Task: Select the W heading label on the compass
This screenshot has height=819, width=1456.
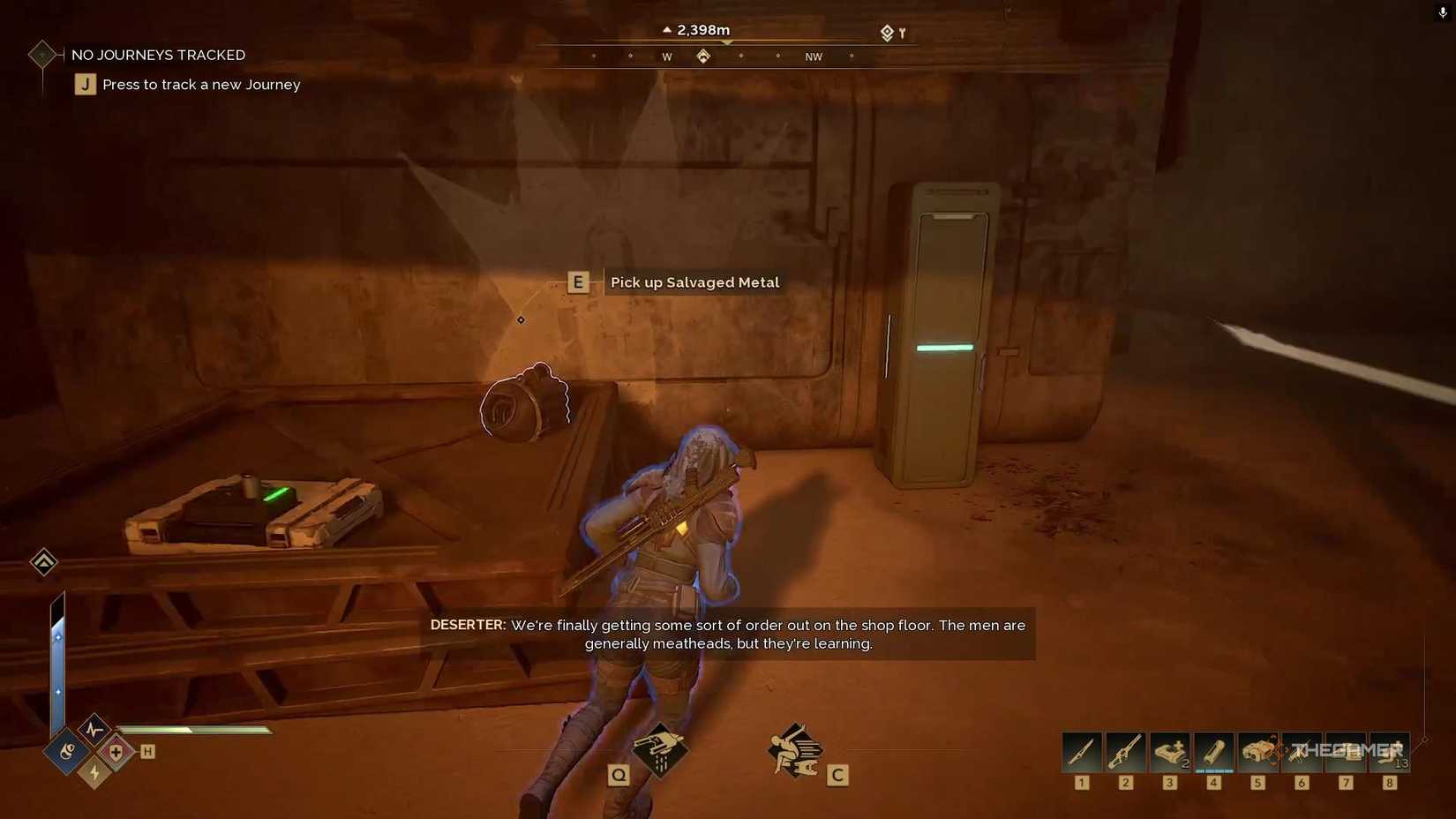Action: click(666, 56)
